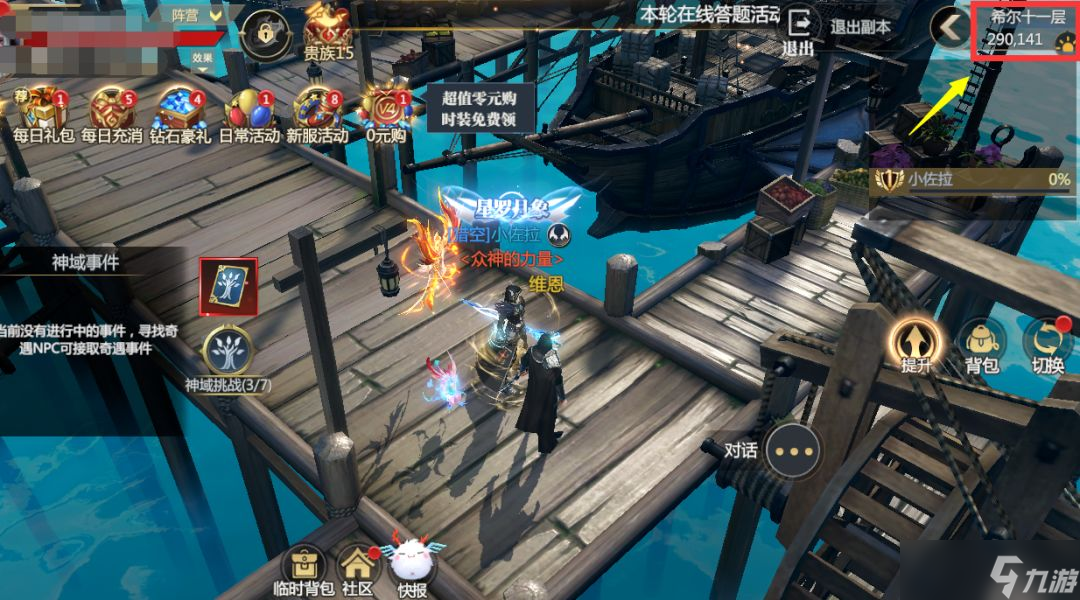Collapse the panel with the back arrow
The width and height of the screenshot is (1080, 600).
[x=950, y=28]
